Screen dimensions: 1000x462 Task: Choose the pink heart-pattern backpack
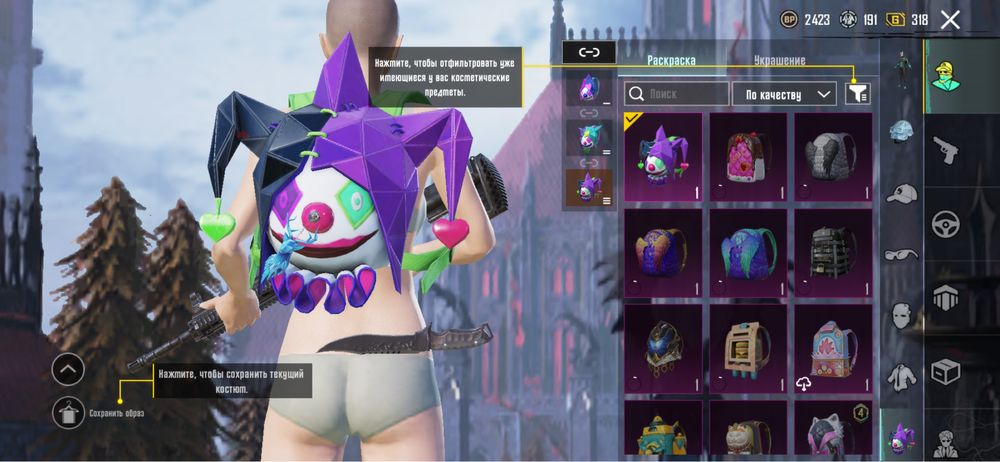[x=748, y=155]
